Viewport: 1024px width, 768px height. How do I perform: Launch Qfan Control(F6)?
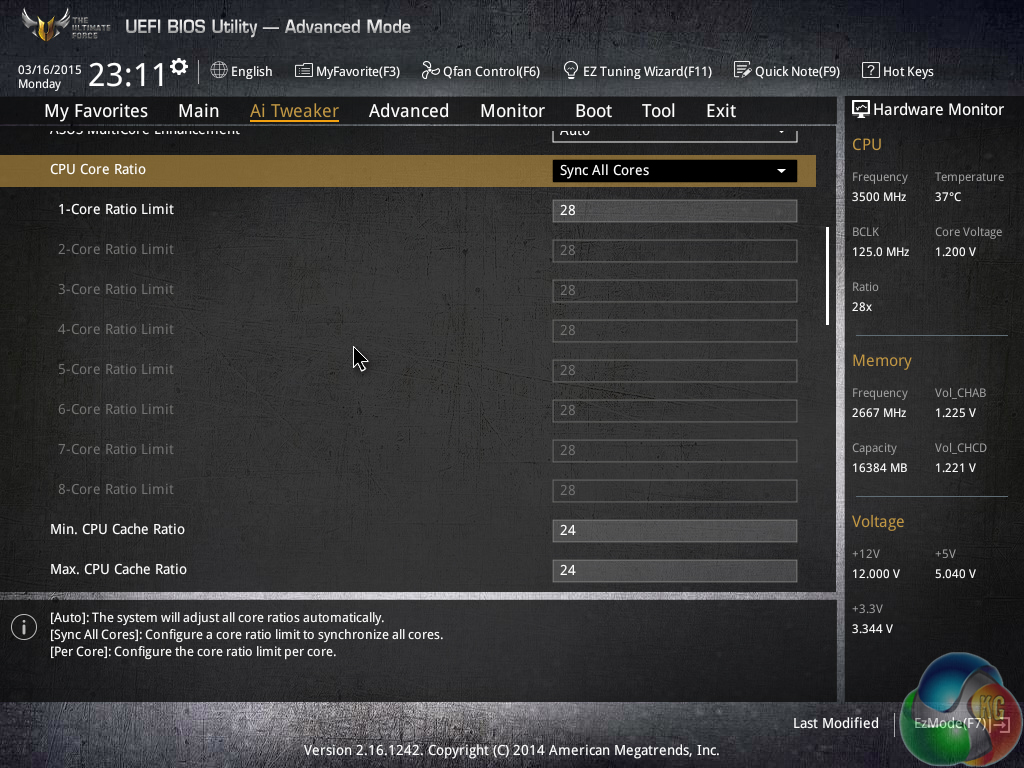(x=481, y=71)
